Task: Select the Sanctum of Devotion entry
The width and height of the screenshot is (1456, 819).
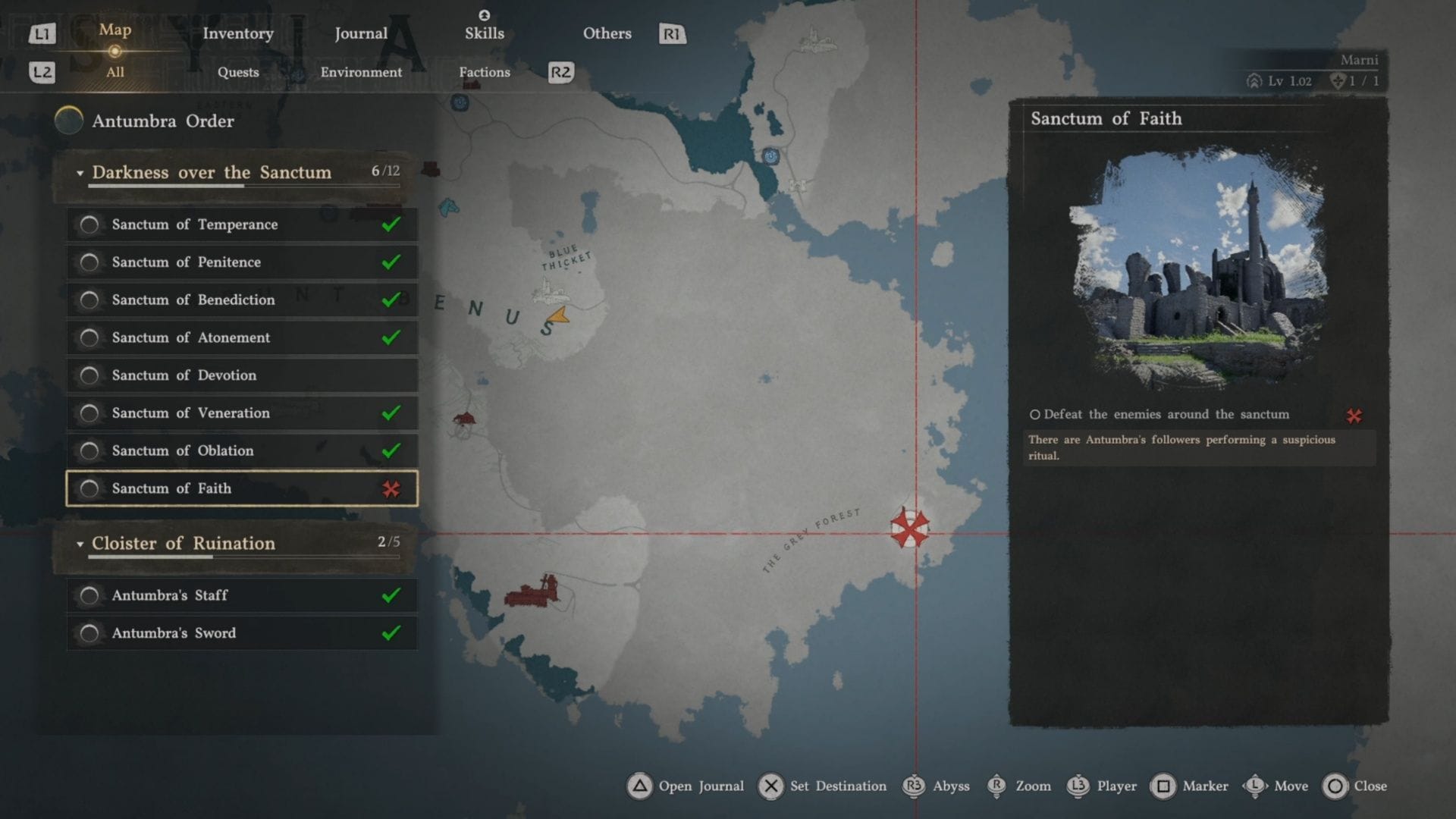Action: pos(242,375)
